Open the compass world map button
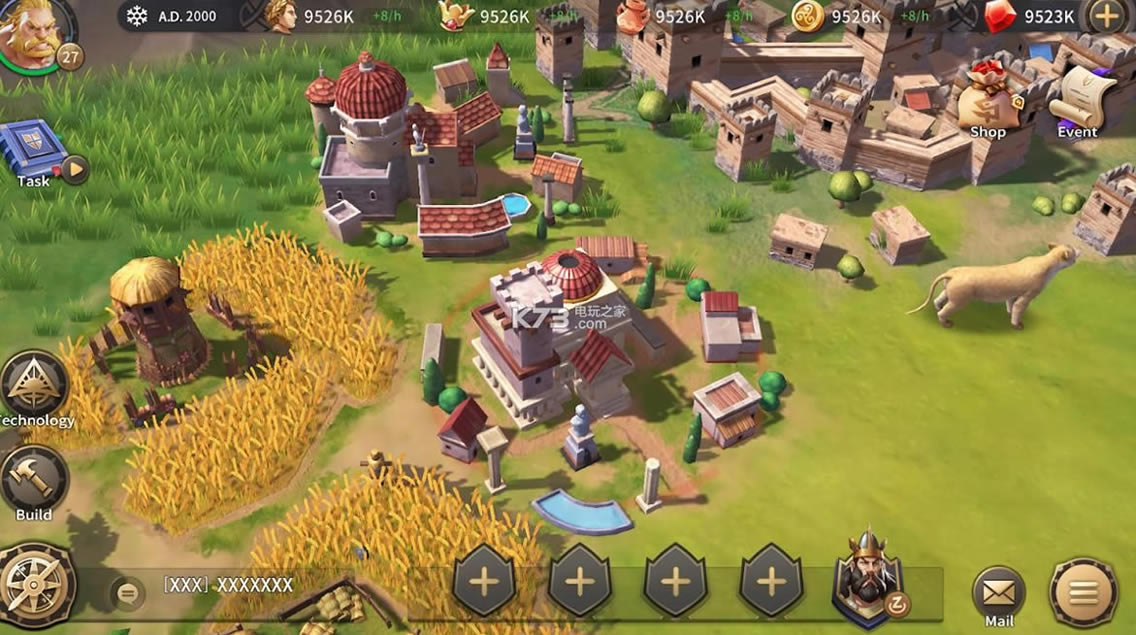This screenshot has width=1136, height=635. coord(36,583)
